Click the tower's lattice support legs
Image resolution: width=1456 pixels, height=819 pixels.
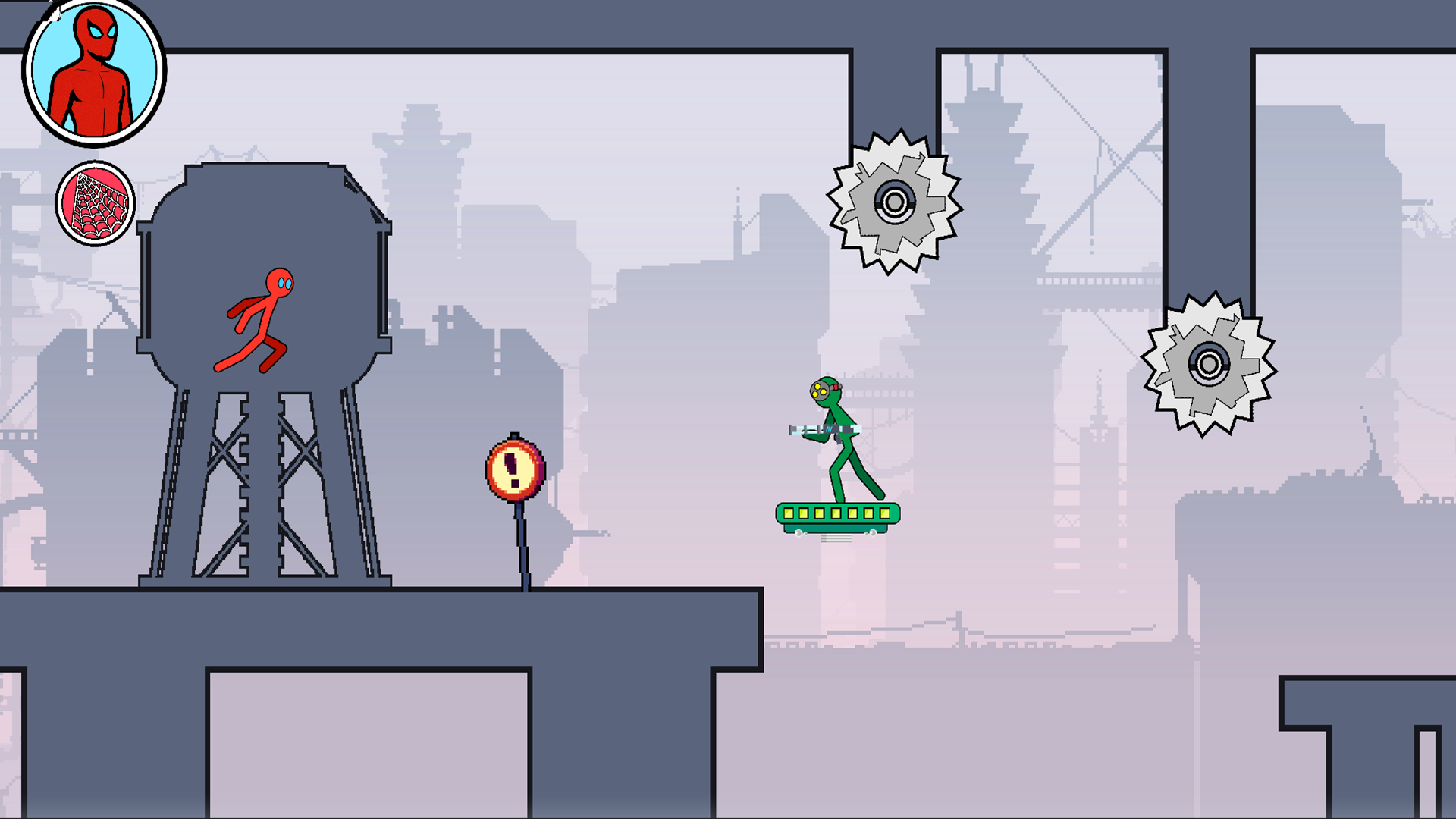(262, 493)
